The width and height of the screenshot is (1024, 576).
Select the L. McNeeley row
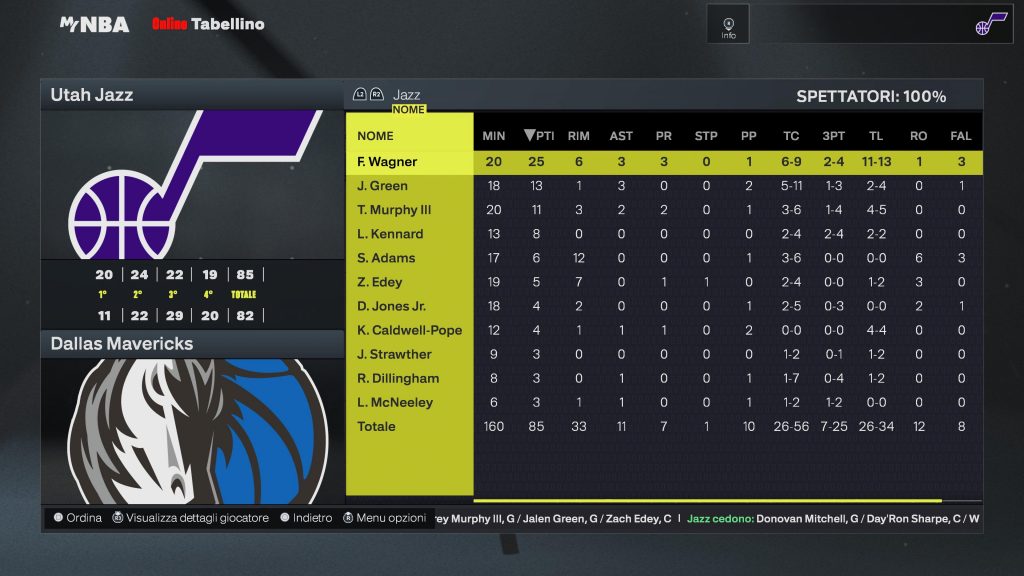point(395,402)
